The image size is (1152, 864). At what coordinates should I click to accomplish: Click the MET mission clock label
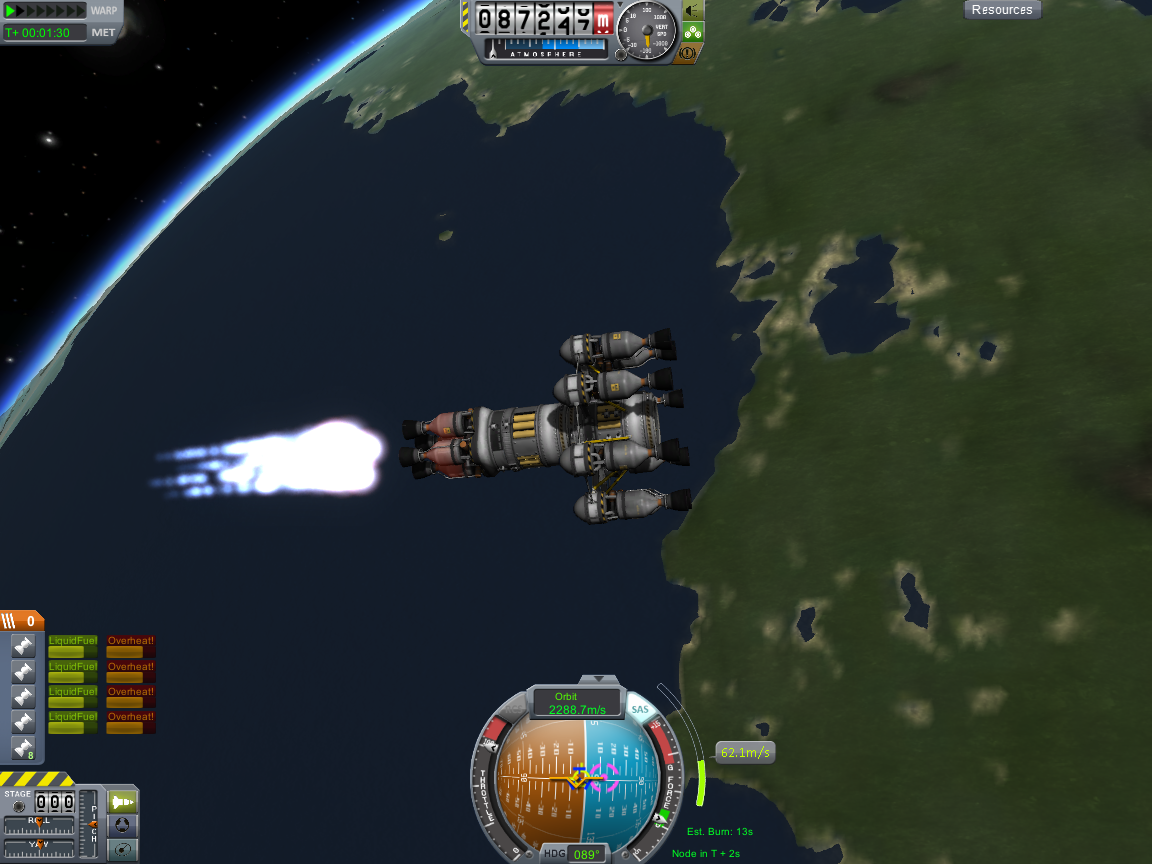(x=103, y=32)
